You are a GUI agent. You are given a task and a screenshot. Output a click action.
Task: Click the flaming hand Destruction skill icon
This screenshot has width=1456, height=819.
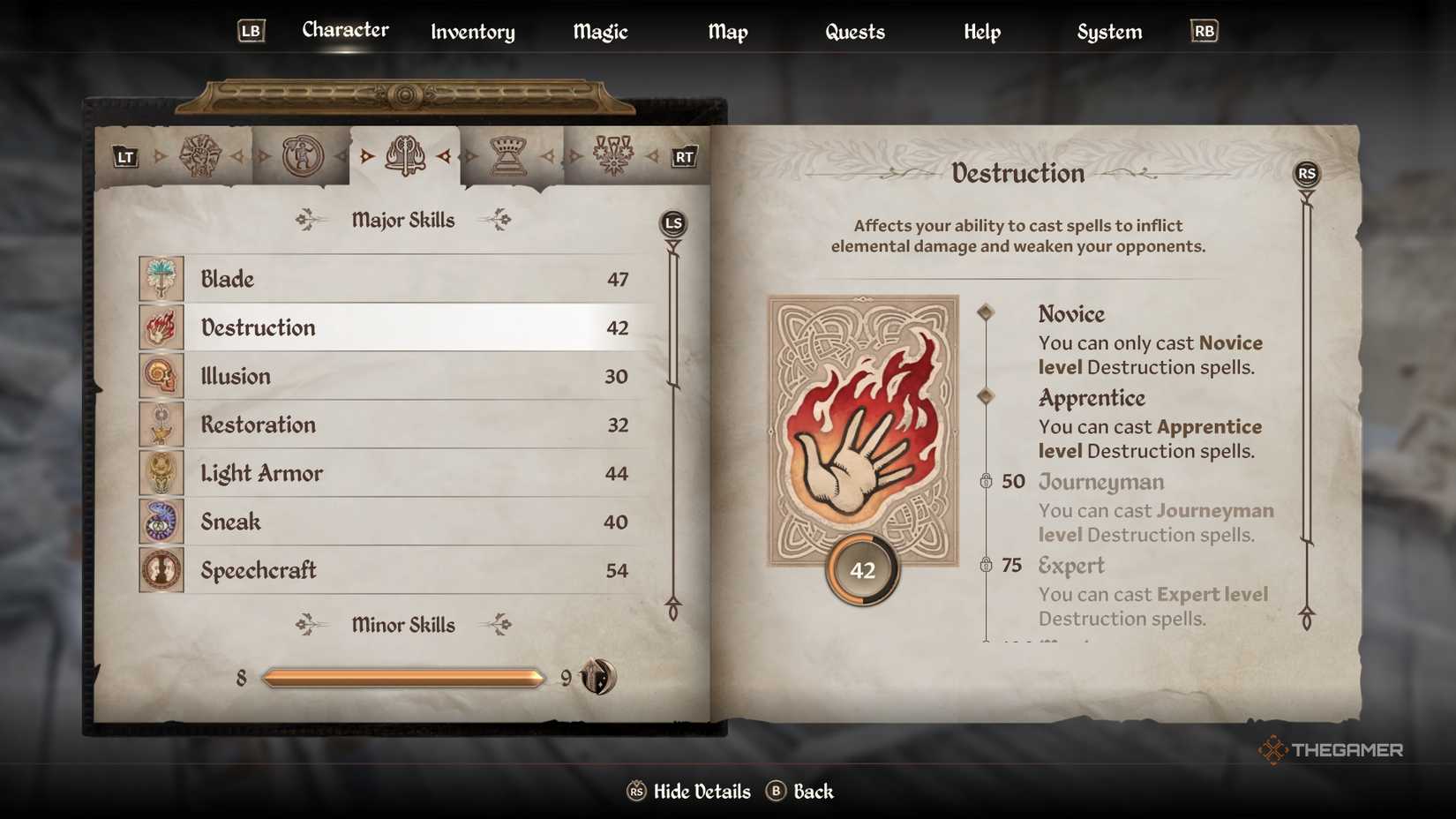(161, 327)
